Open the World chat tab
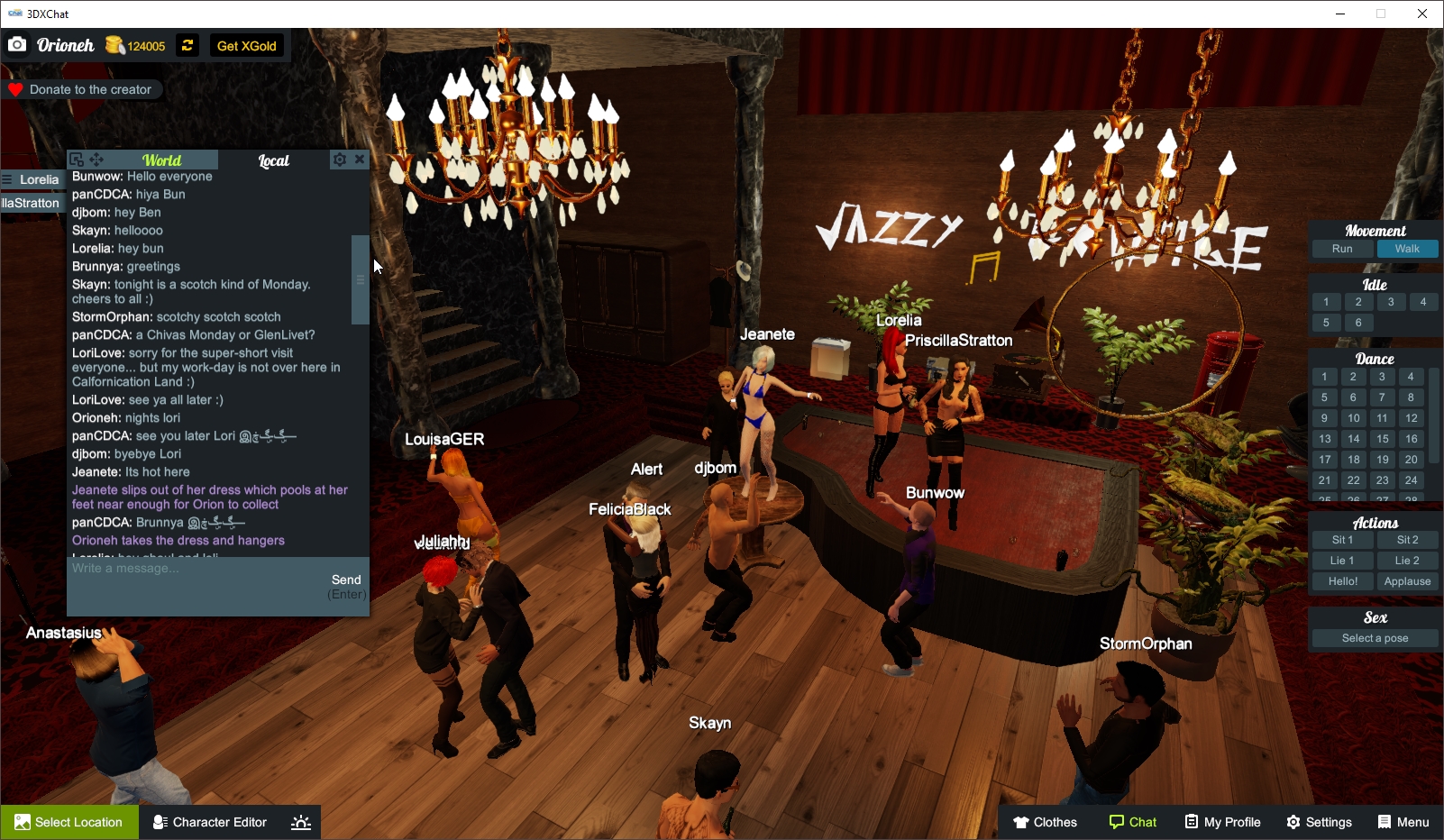The width and height of the screenshot is (1444, 840). click(164, 160)
